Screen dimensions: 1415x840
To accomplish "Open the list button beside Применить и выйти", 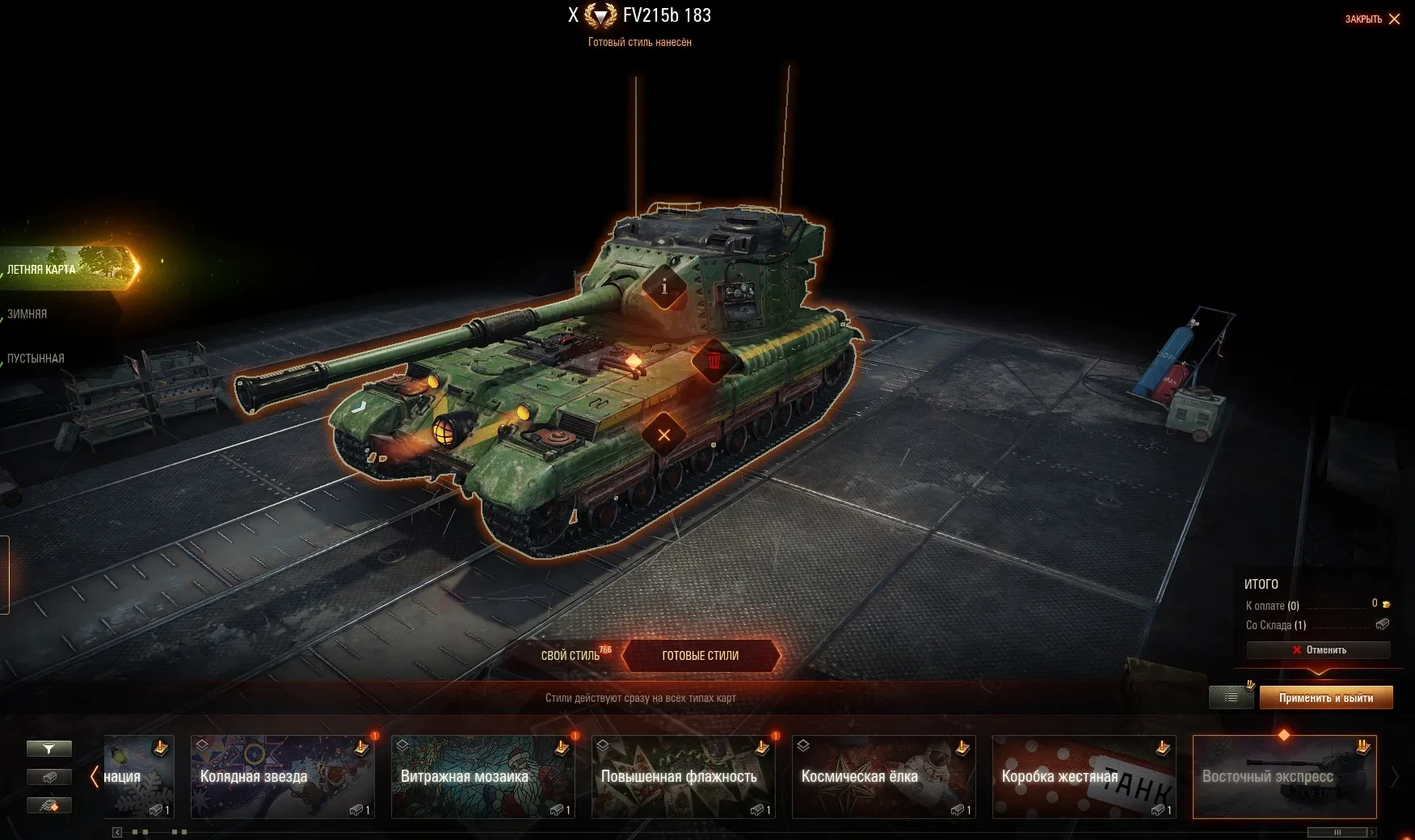I will point(1231,697).
